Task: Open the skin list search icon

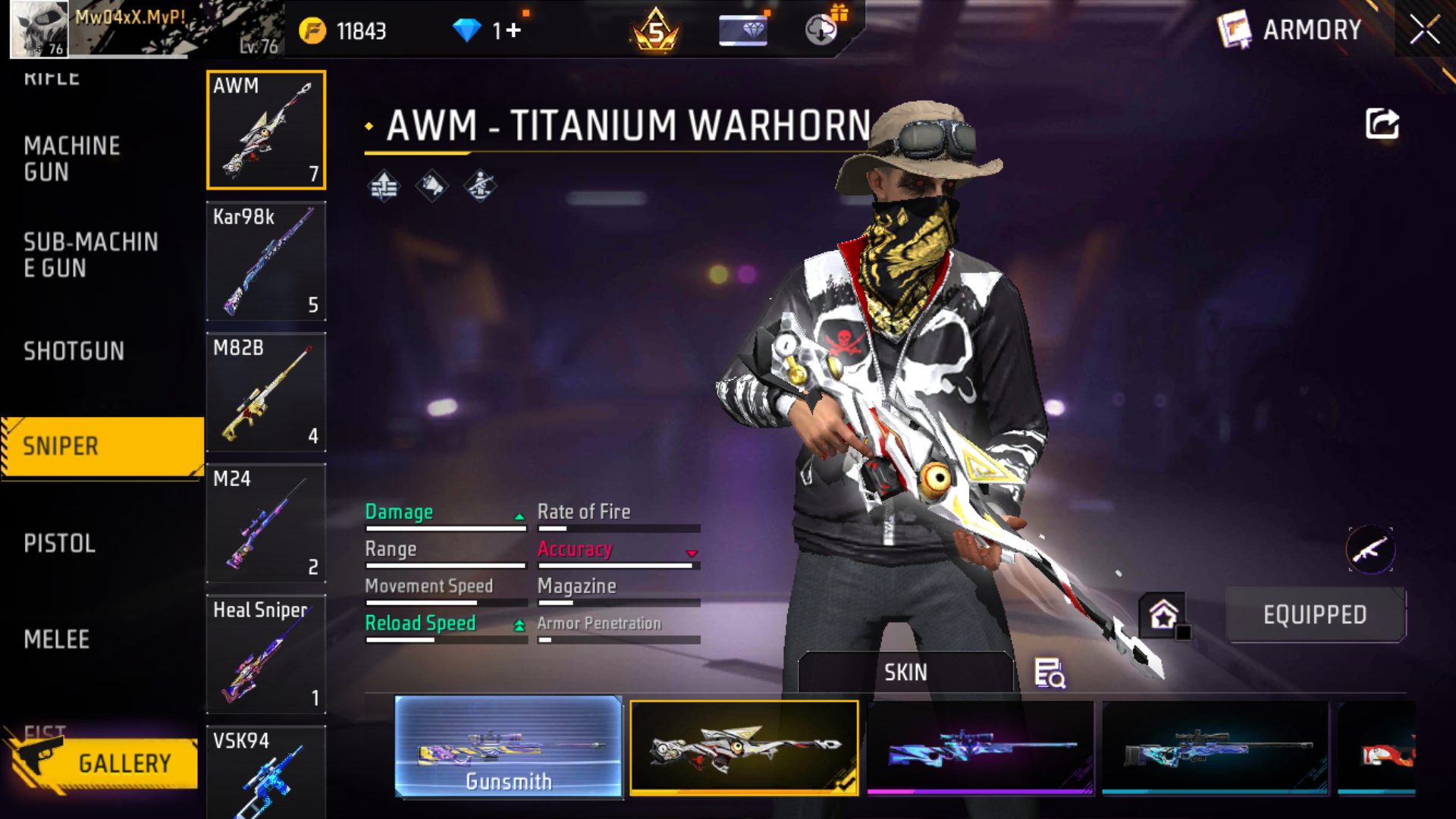Action: (x=1050, y=673)
